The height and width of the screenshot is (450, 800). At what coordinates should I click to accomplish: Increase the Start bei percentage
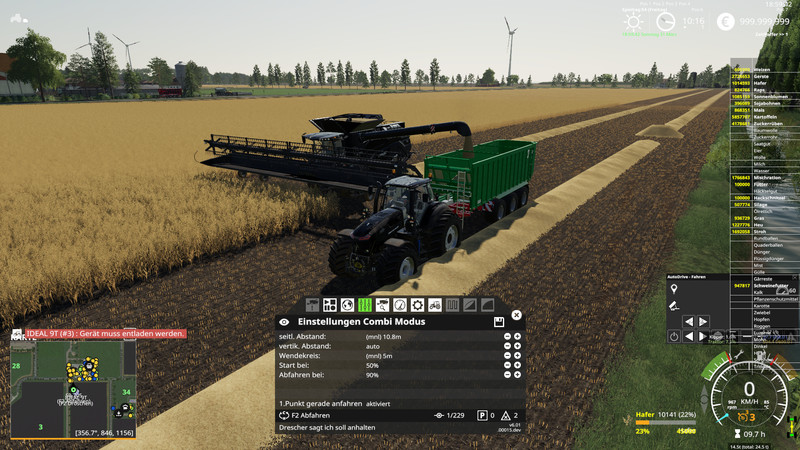tap(516, 365)
